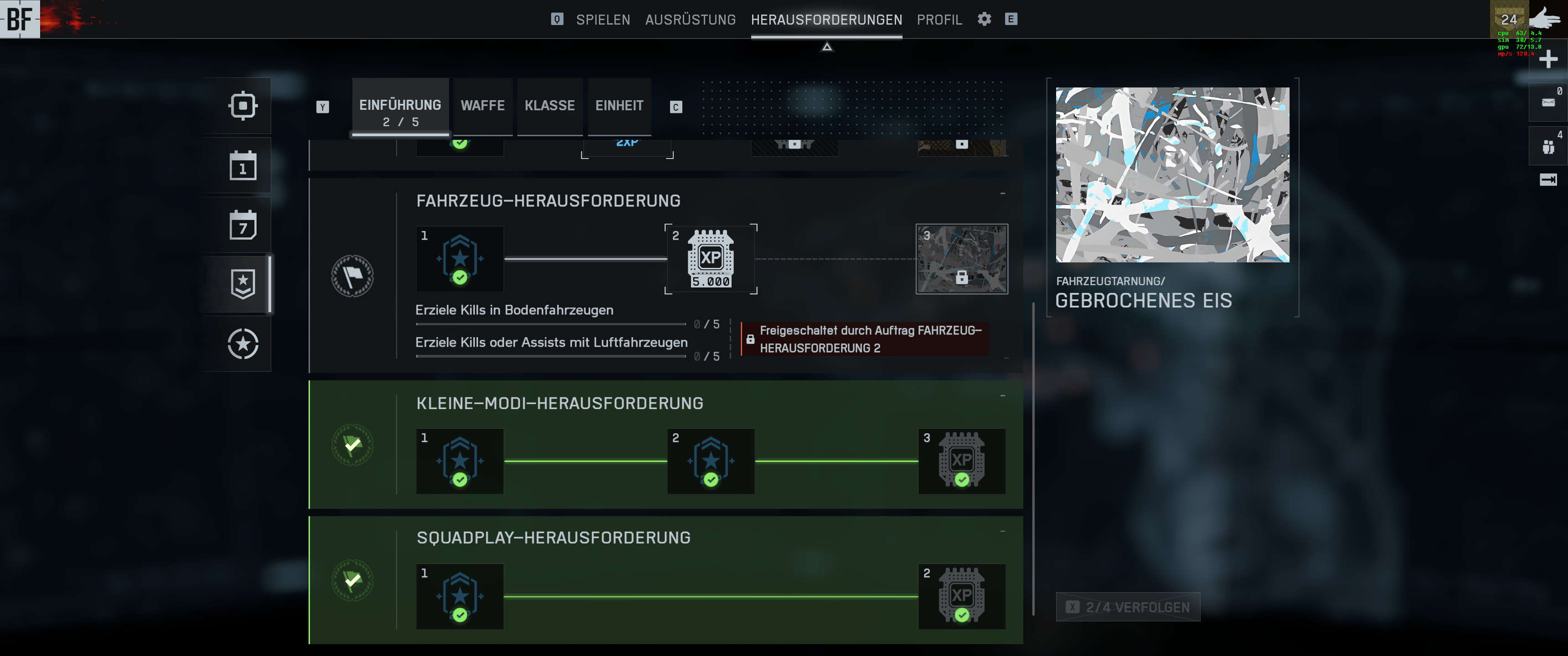Collapse the FAHRZEUG-HERAUSFORDERUNG panel

click(x=1002, y=194)
